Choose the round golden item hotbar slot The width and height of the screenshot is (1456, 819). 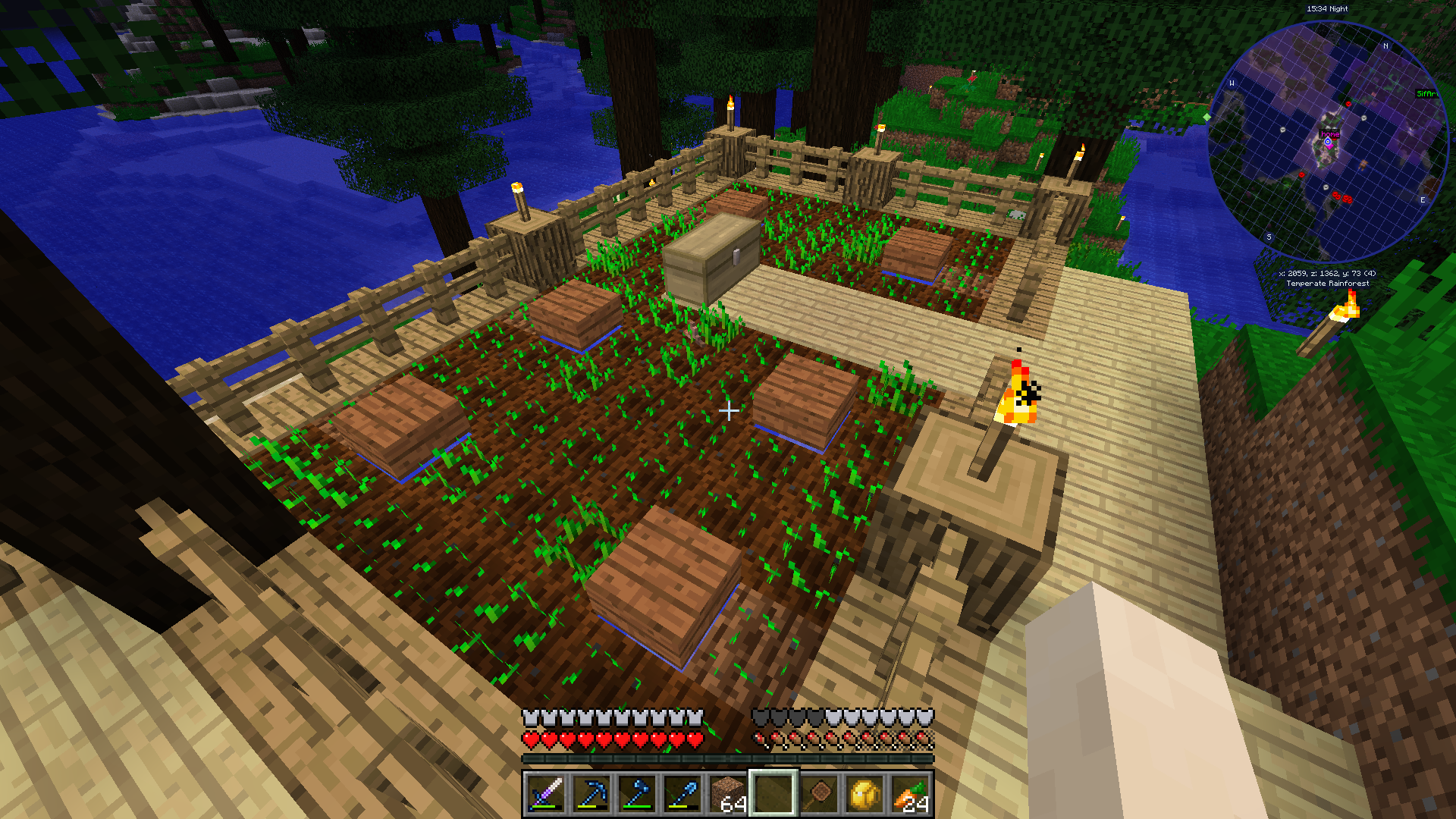click(864, 794)
